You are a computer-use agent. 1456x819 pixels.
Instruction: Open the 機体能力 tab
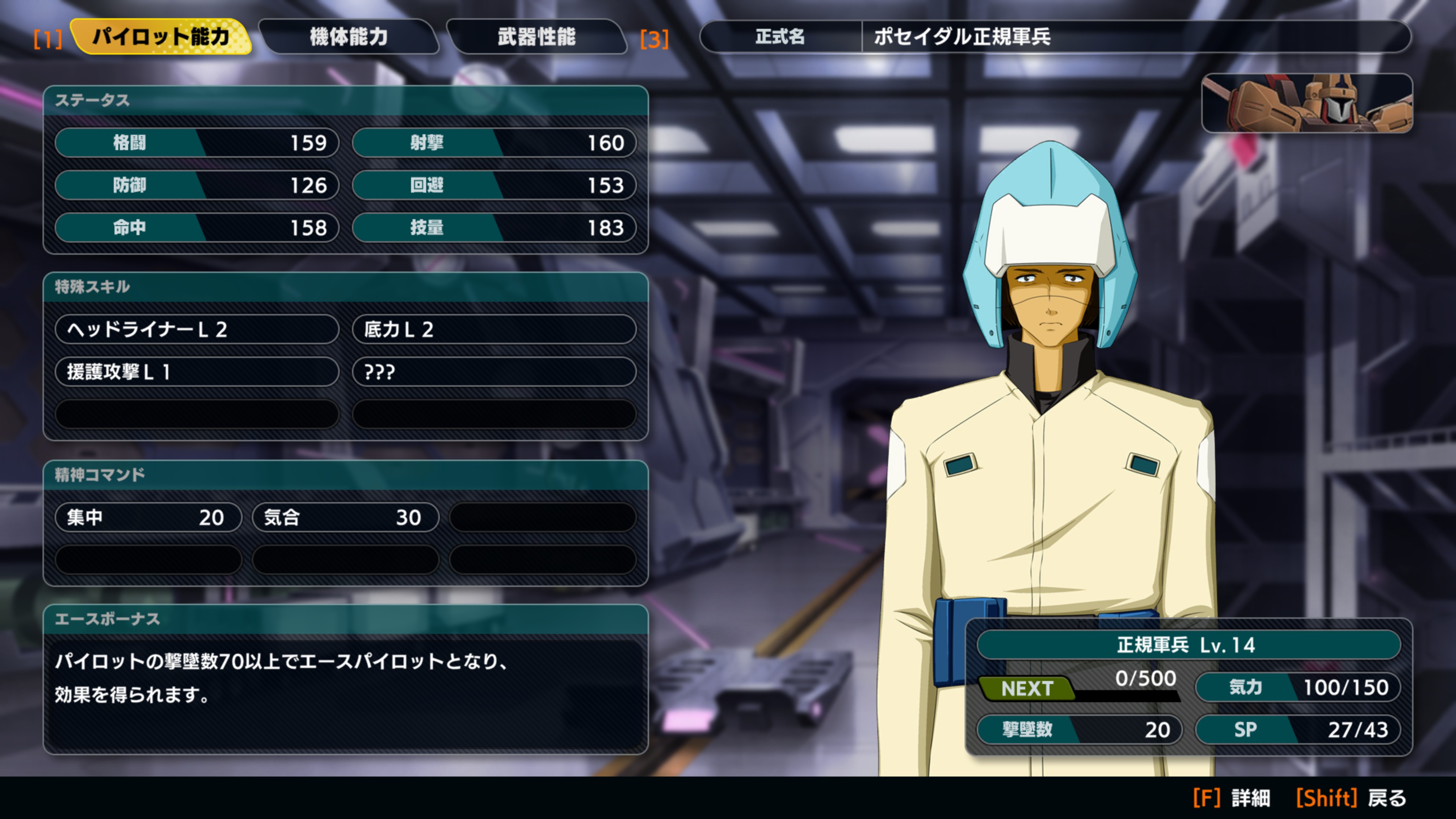(348, 37)
